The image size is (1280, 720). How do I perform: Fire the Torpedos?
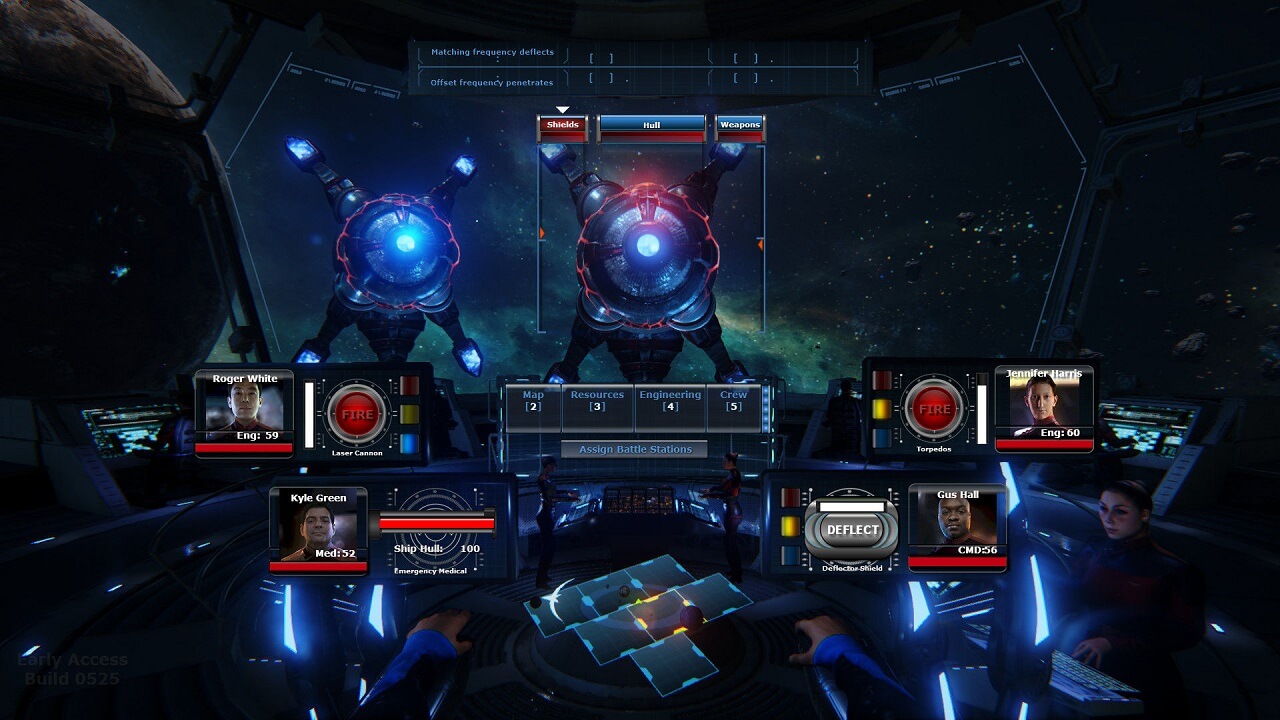934,409
